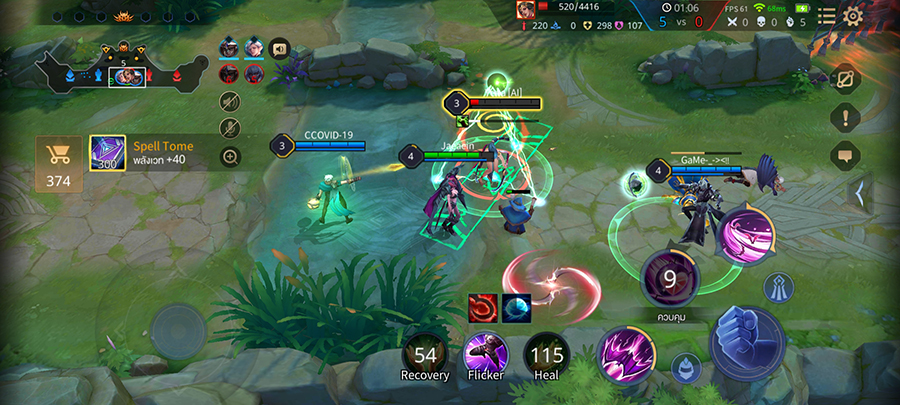Open the megaphone quick-announce button

pos(279,47)
